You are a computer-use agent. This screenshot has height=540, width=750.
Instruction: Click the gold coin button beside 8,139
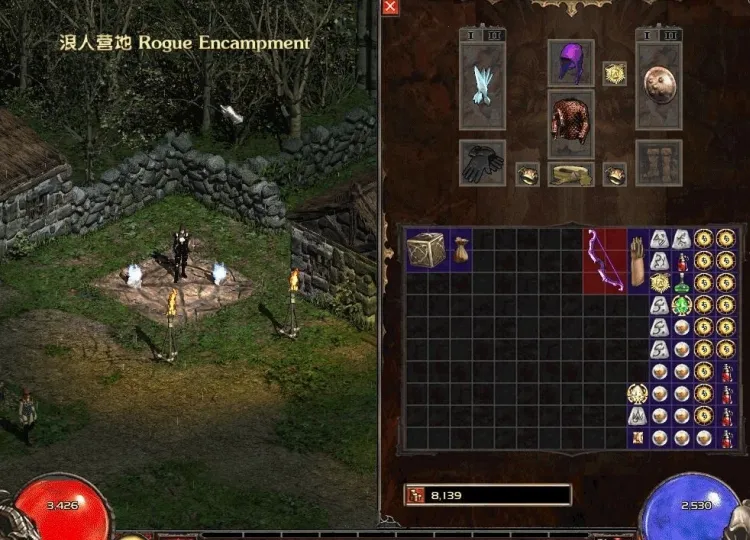click(415, 495)
